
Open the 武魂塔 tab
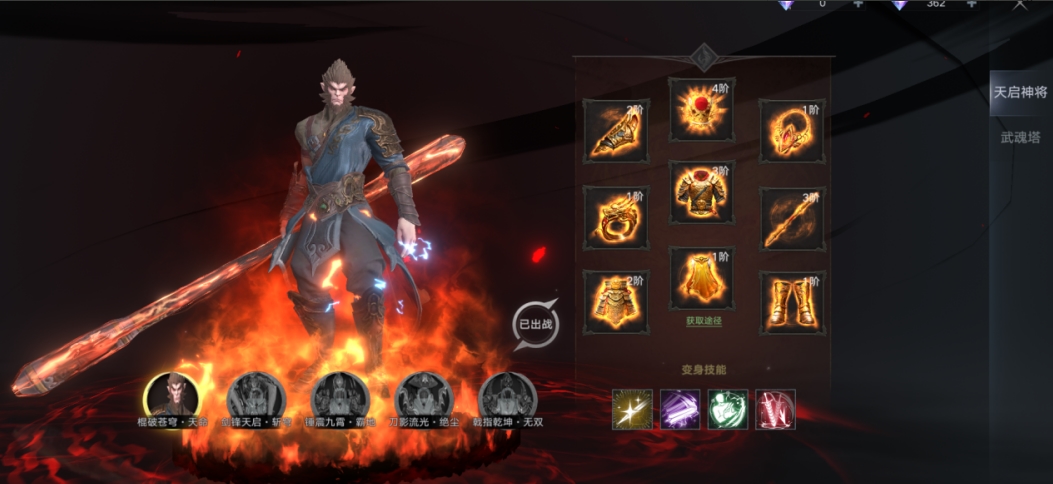[x=1020, y=137]
